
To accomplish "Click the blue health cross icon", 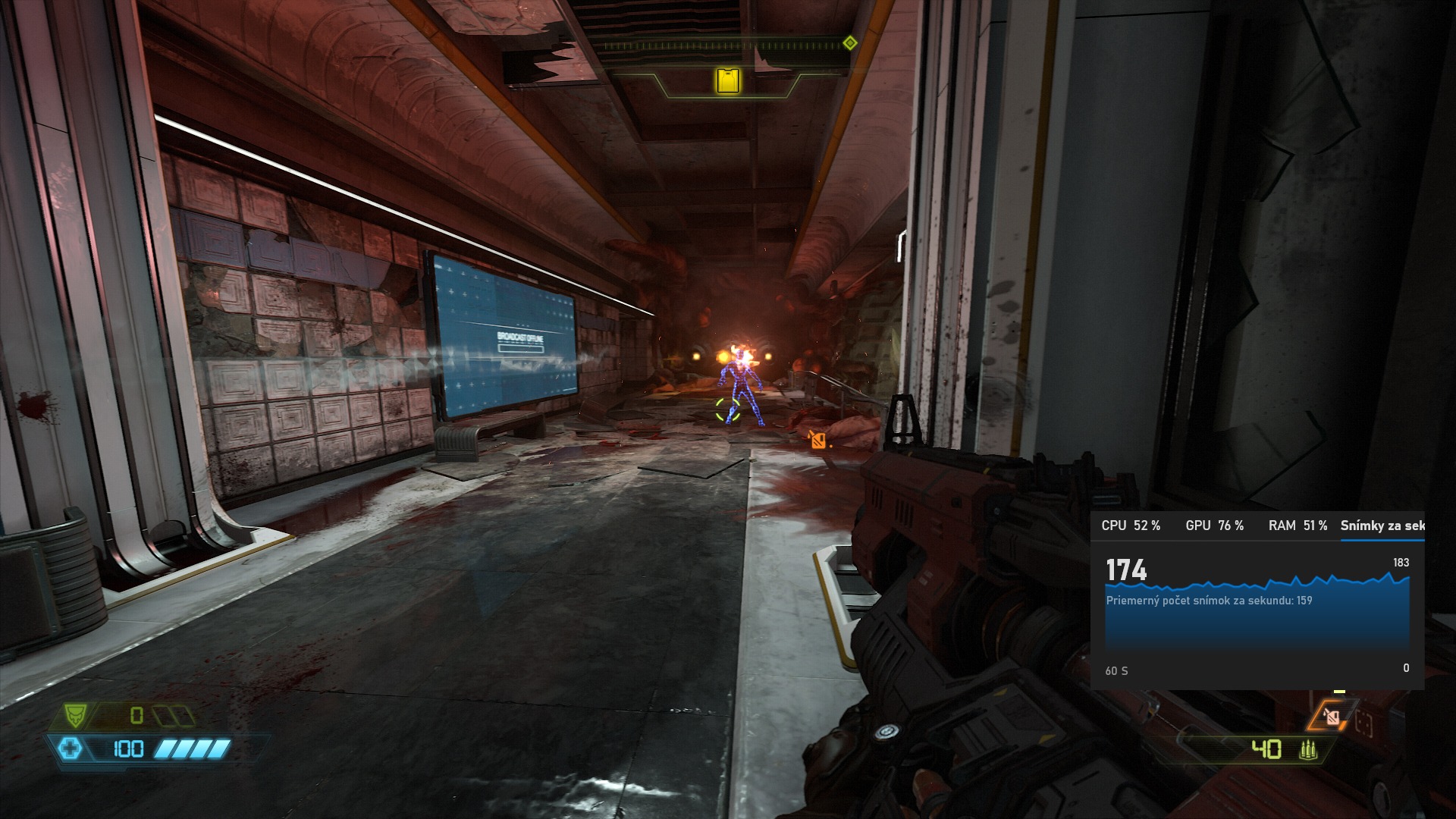I will point(70,749).
